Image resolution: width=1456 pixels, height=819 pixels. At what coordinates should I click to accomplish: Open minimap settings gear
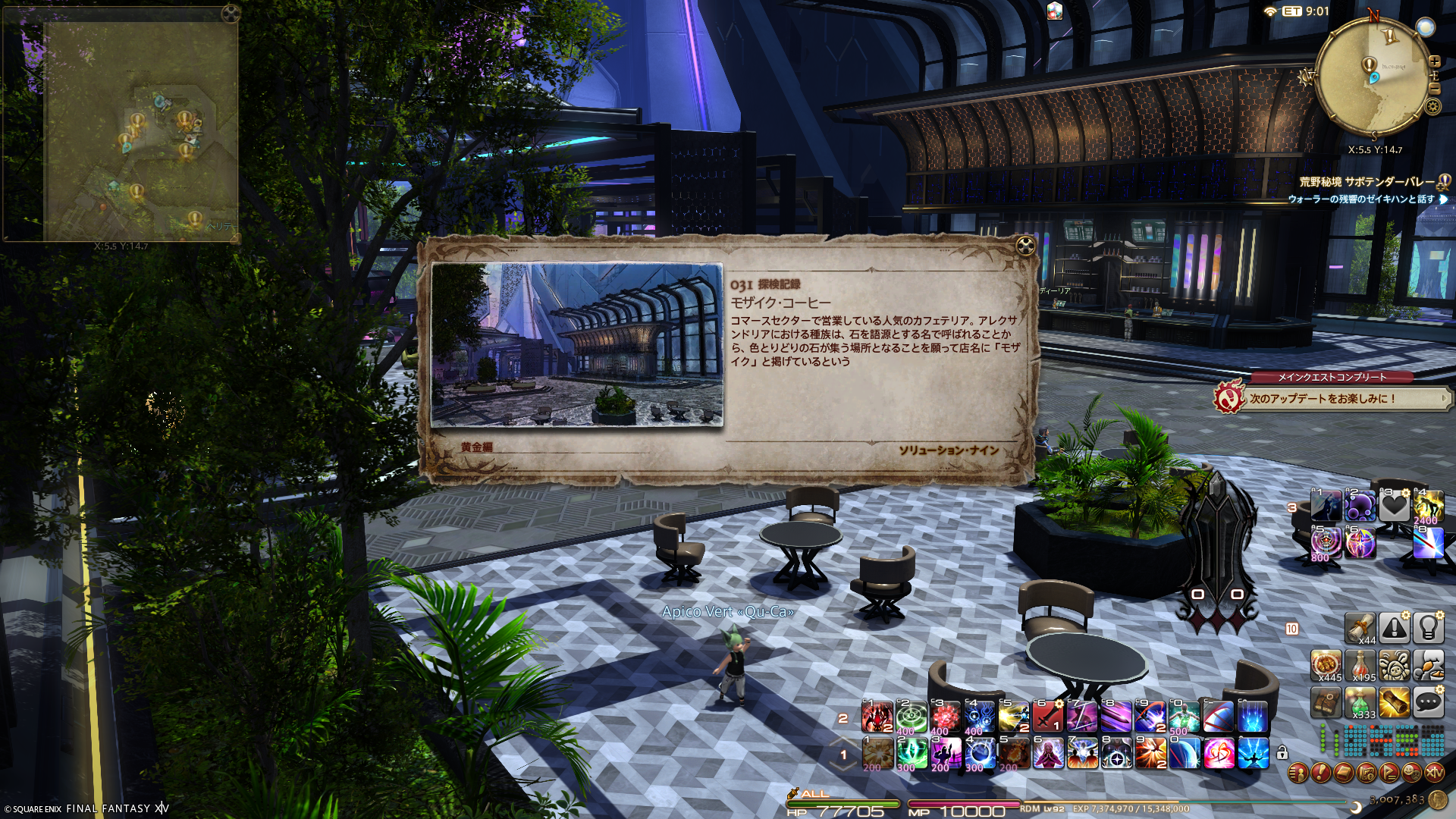pyautogui.click(x=1432, y=106)
